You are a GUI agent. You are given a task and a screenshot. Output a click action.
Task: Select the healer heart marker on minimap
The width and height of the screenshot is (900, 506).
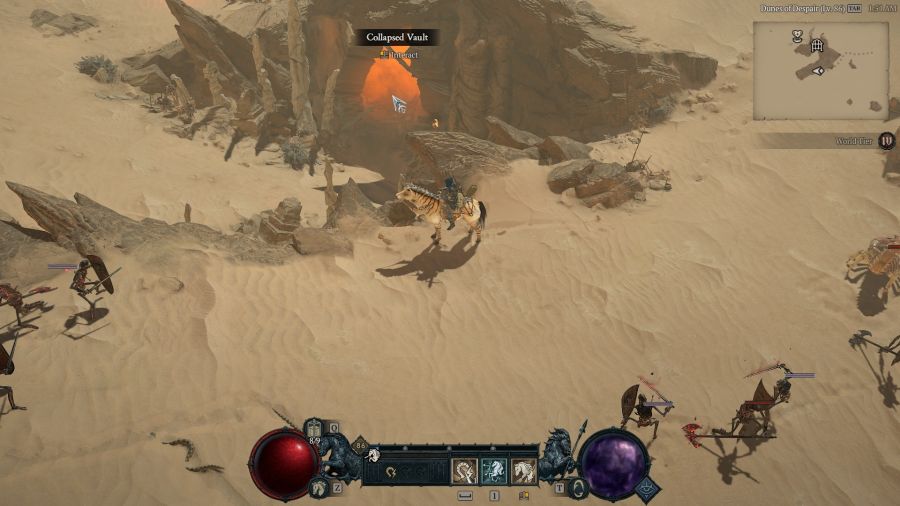click(797, 35)
